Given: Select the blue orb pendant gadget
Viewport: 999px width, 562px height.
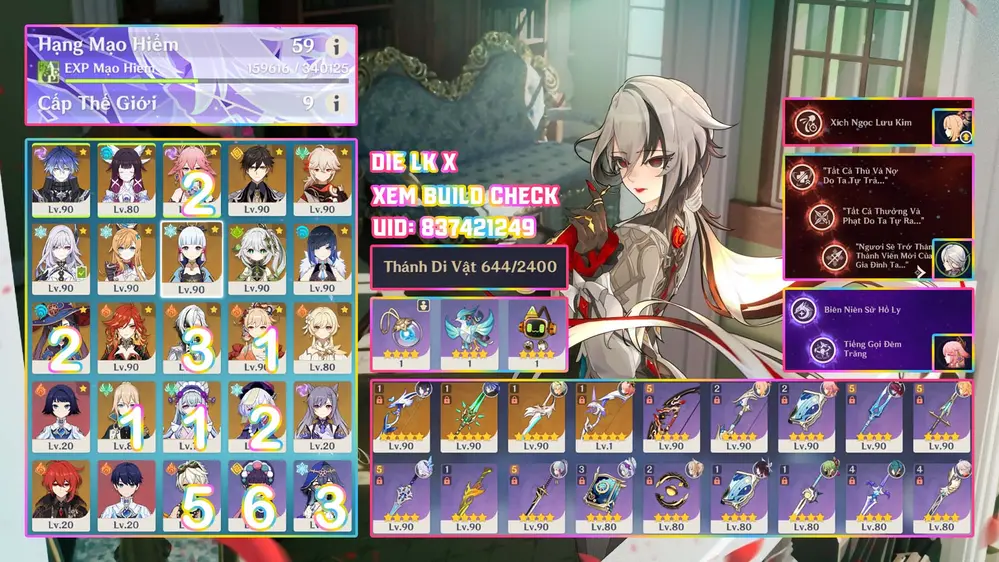Looking at the screenshot, I should (x=401, y=331).
